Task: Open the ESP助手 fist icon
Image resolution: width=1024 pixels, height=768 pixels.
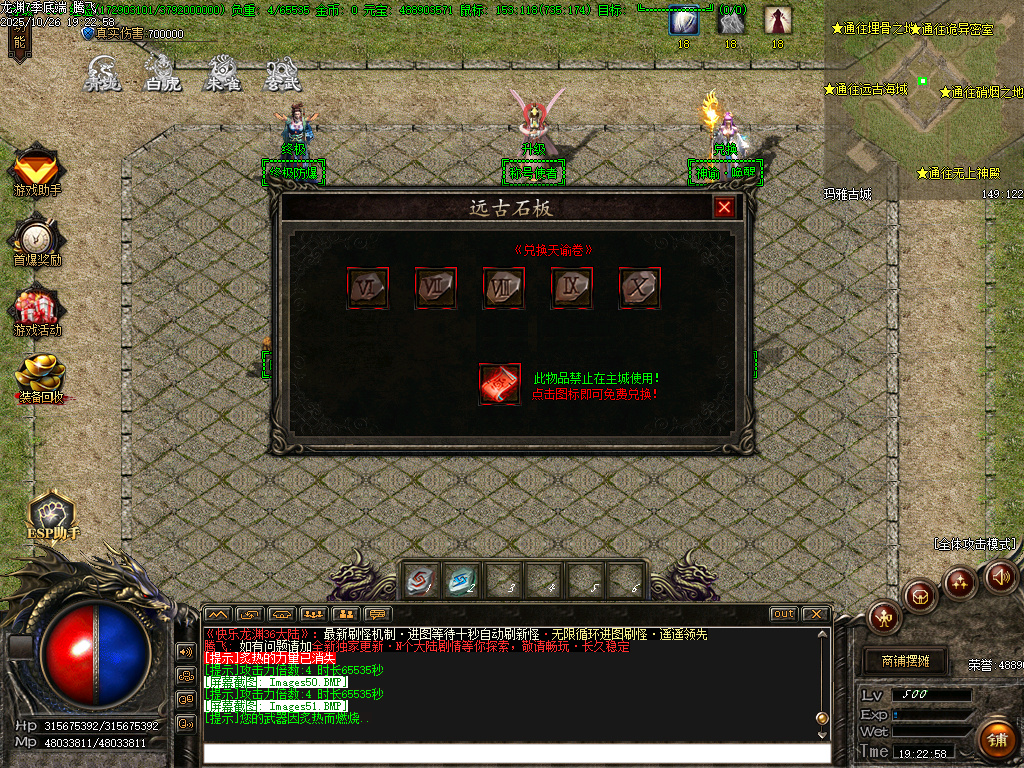Action: [x=52, y=511]
